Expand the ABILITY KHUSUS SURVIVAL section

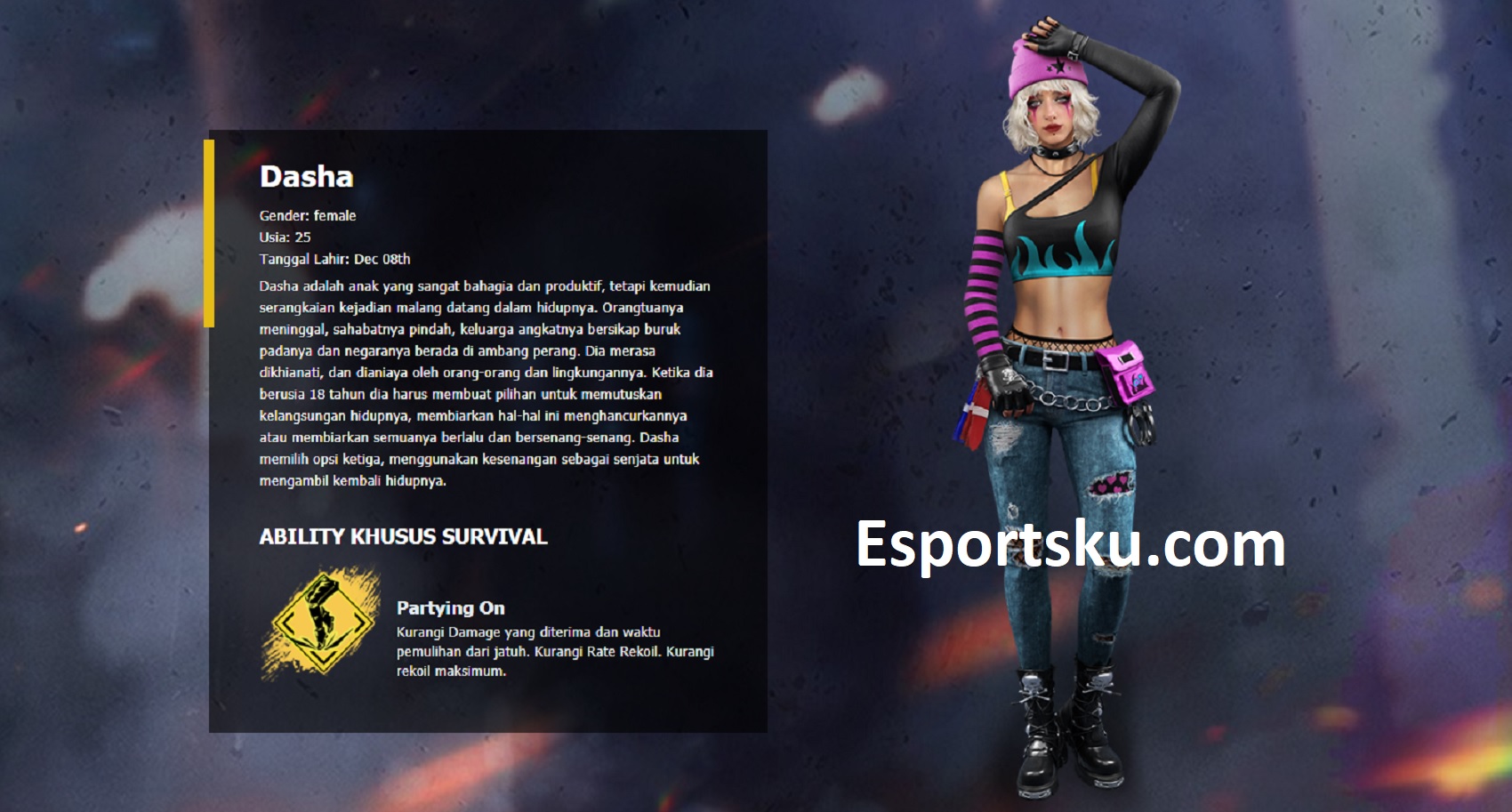[401, 537]
